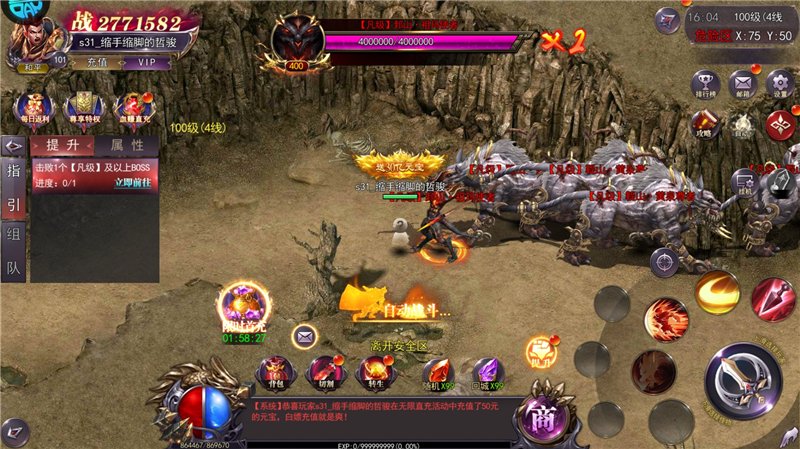Open the 设置 settings gear

780,84
